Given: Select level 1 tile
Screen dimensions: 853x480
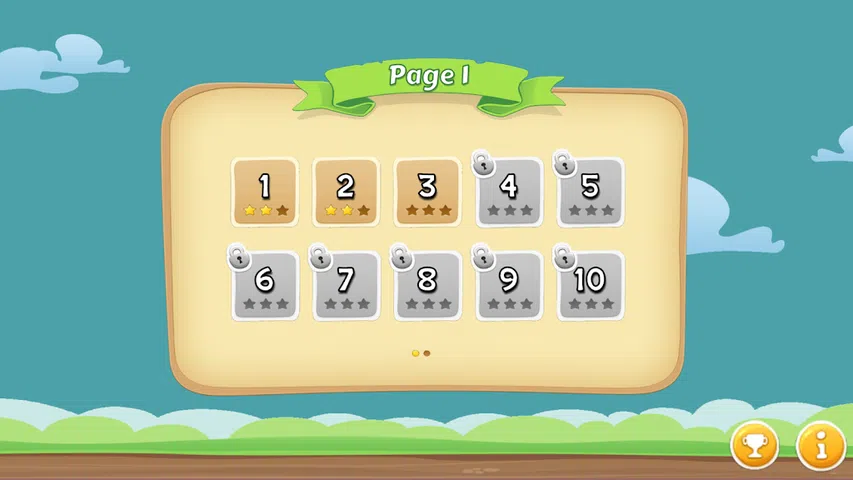Looking at the screenshot, I should tap(265, 191).
